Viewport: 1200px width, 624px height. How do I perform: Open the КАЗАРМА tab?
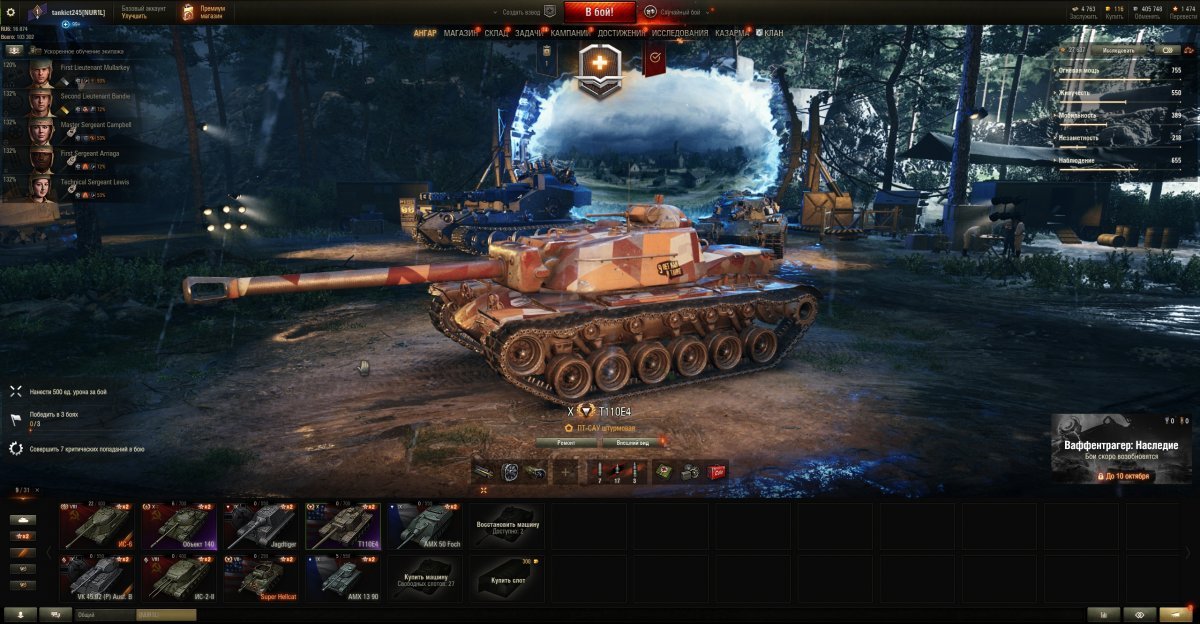(732, 33)
